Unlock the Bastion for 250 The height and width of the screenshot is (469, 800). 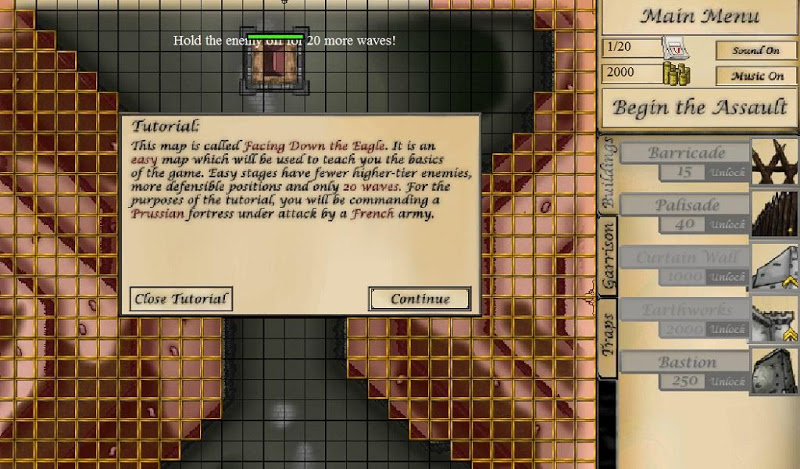(x=727, y=382)
